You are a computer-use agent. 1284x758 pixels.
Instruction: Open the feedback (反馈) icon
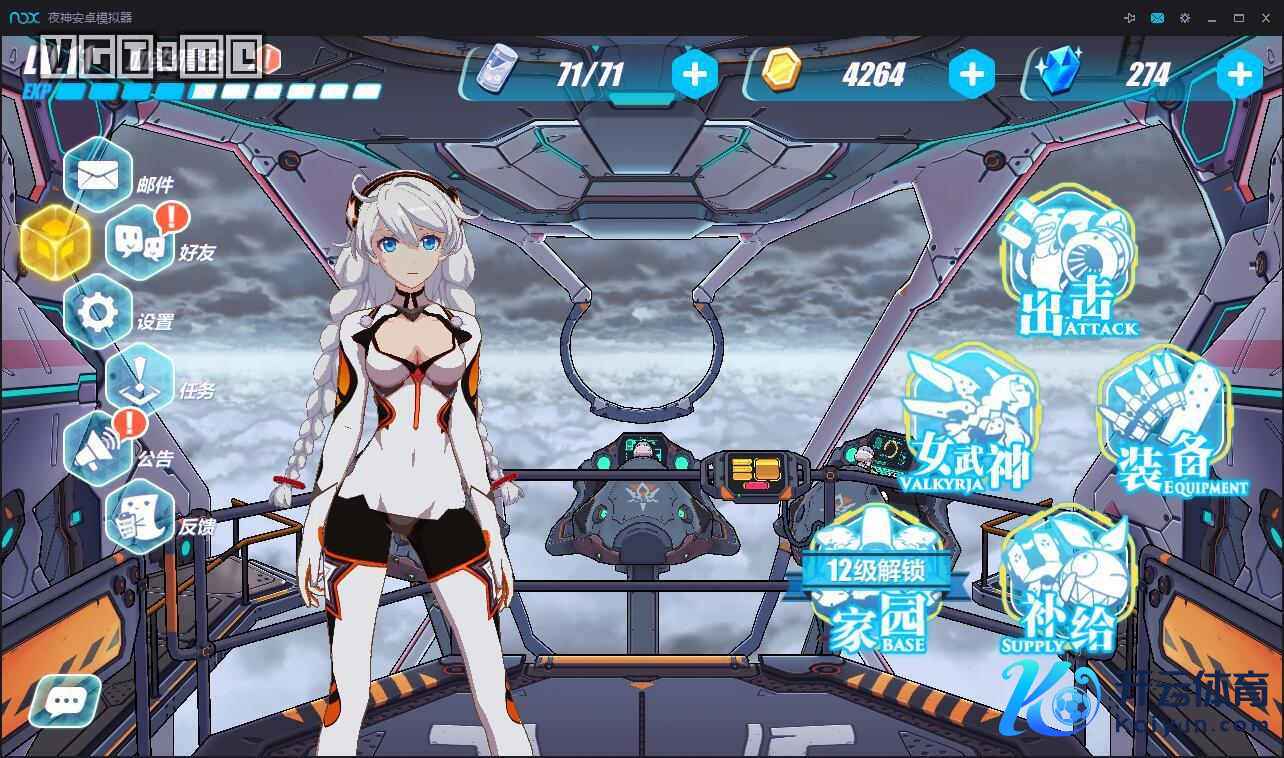pos(141,518)
